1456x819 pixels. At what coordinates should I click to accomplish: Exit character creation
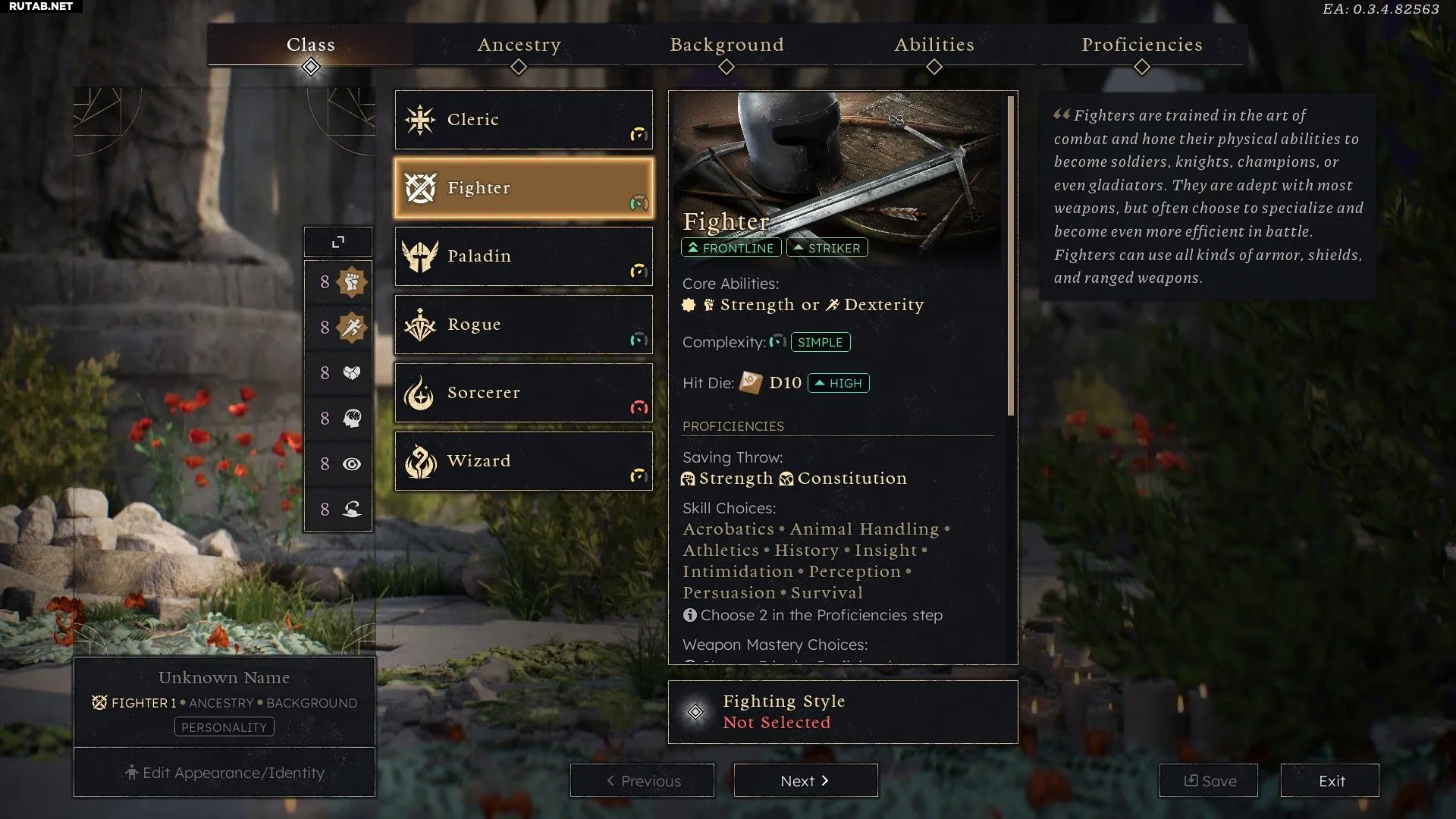1330,780
